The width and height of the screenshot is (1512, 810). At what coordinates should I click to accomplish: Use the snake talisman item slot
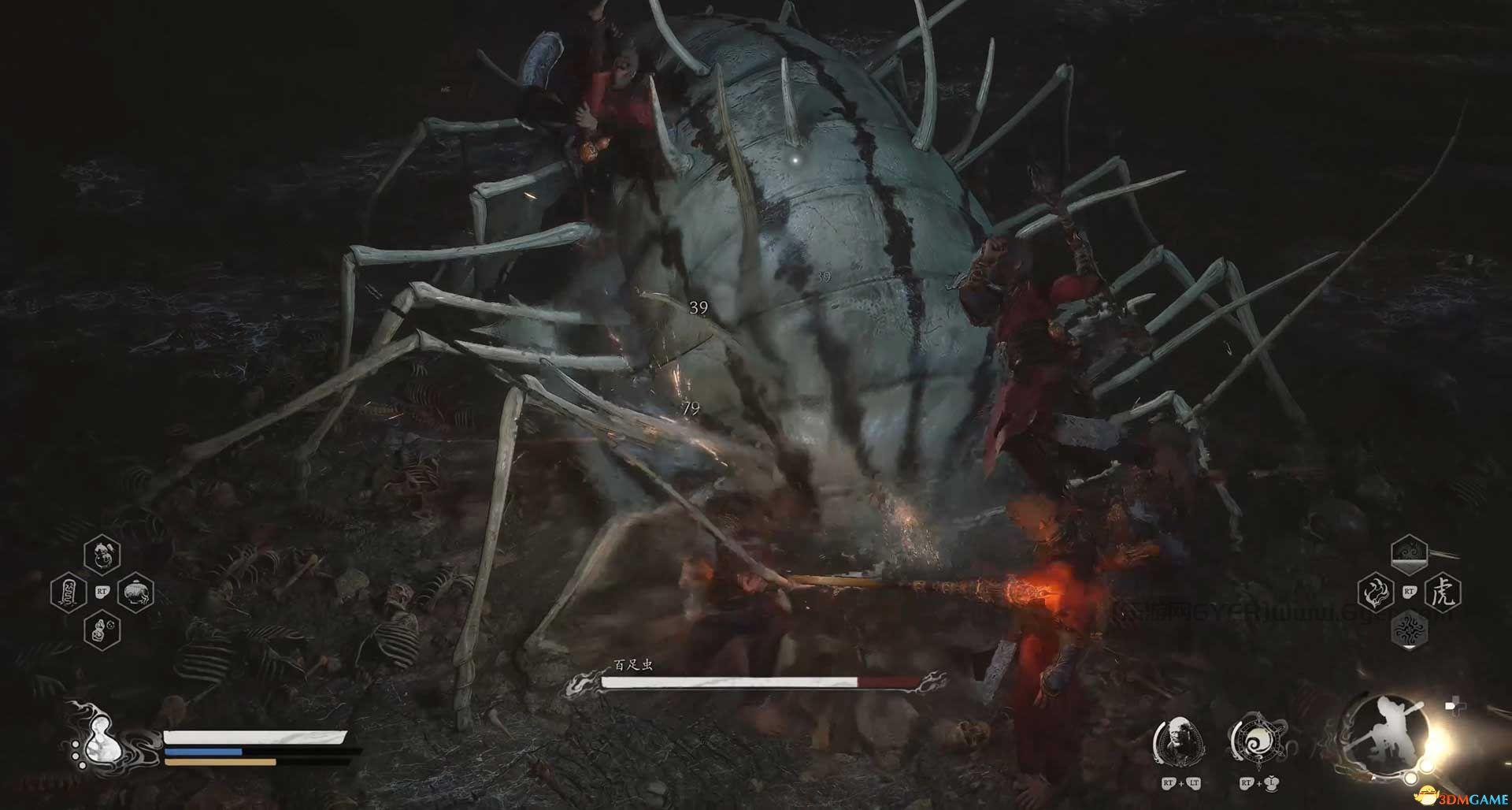point(69,592)
